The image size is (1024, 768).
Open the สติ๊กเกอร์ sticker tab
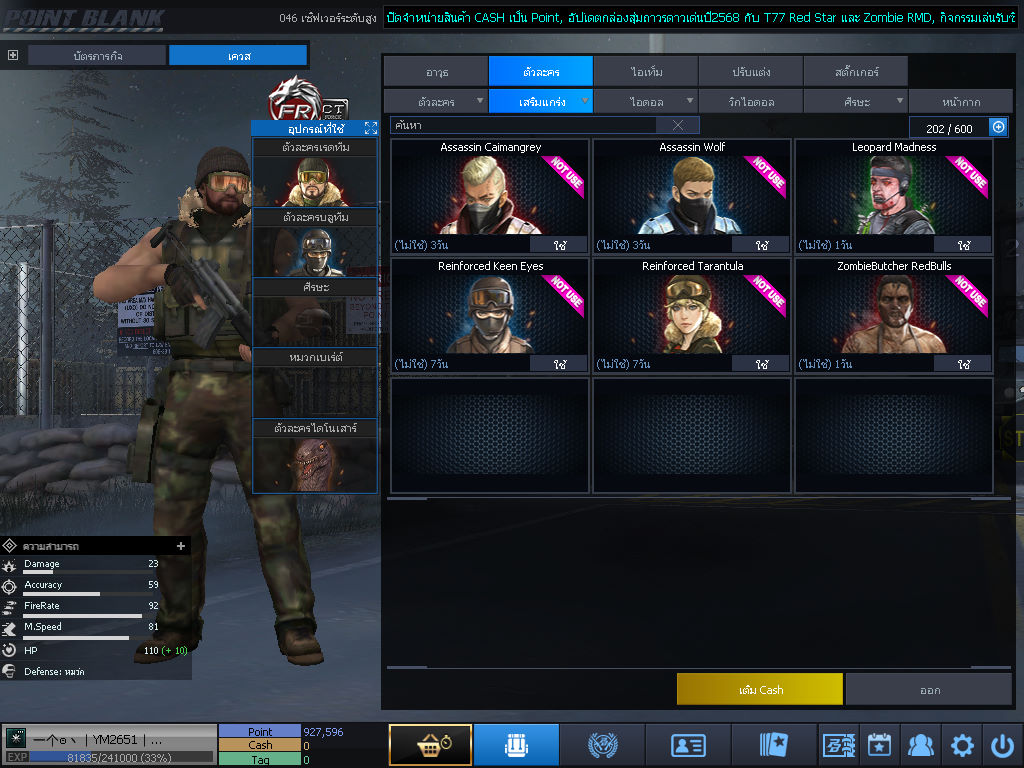[x=856, y=71]
